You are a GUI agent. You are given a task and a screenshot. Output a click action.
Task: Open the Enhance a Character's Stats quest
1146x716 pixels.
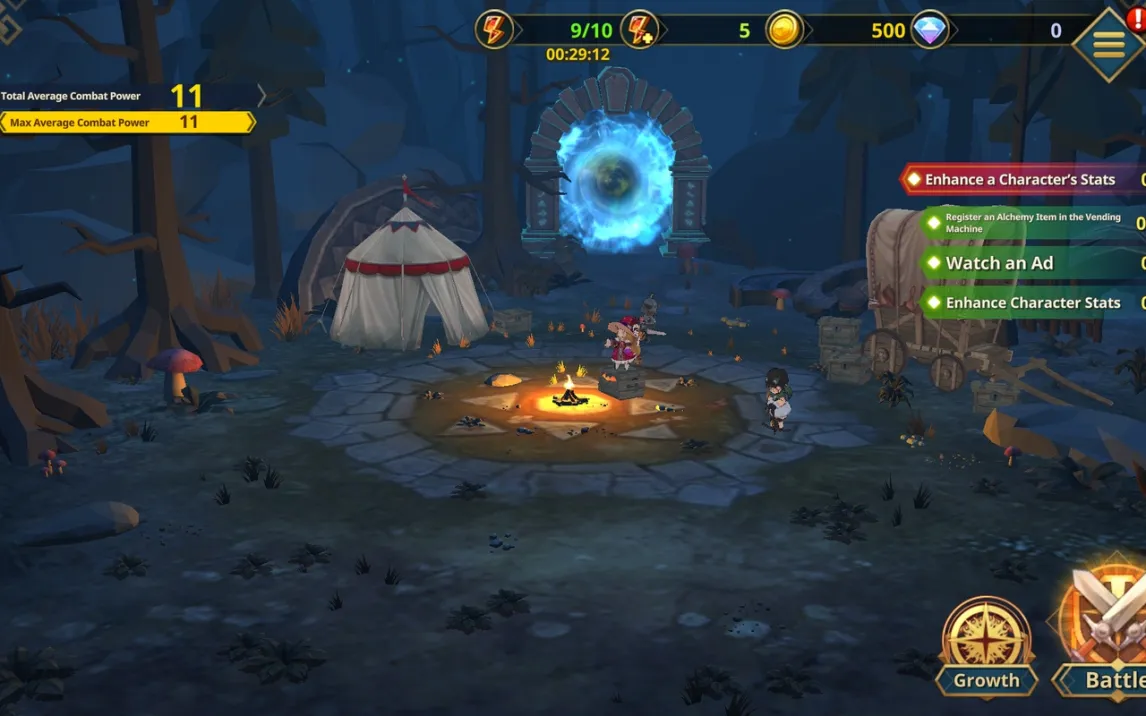pyautogui.click(x=1022, y=180)
